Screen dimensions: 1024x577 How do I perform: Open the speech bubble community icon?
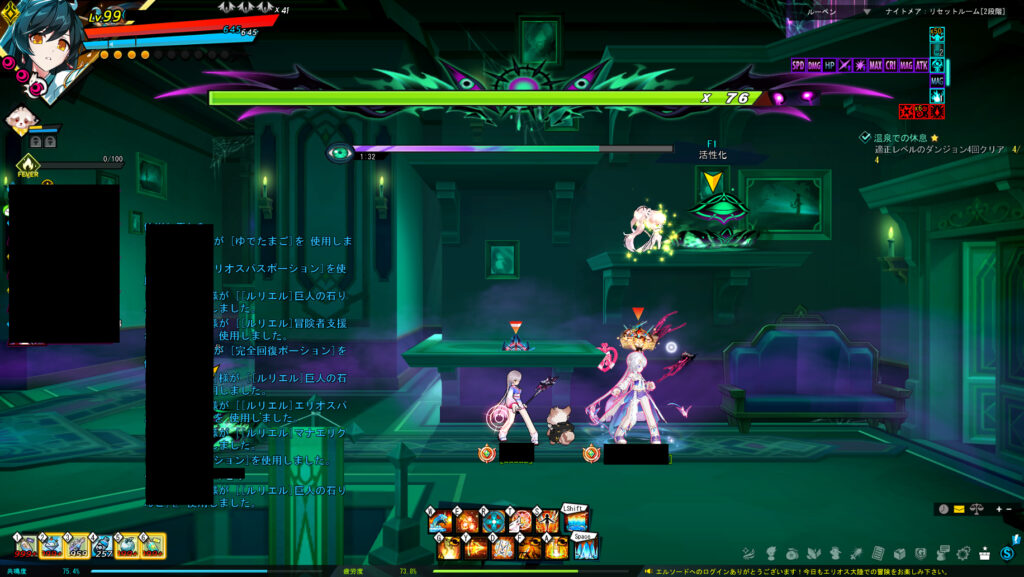point(943,553)
